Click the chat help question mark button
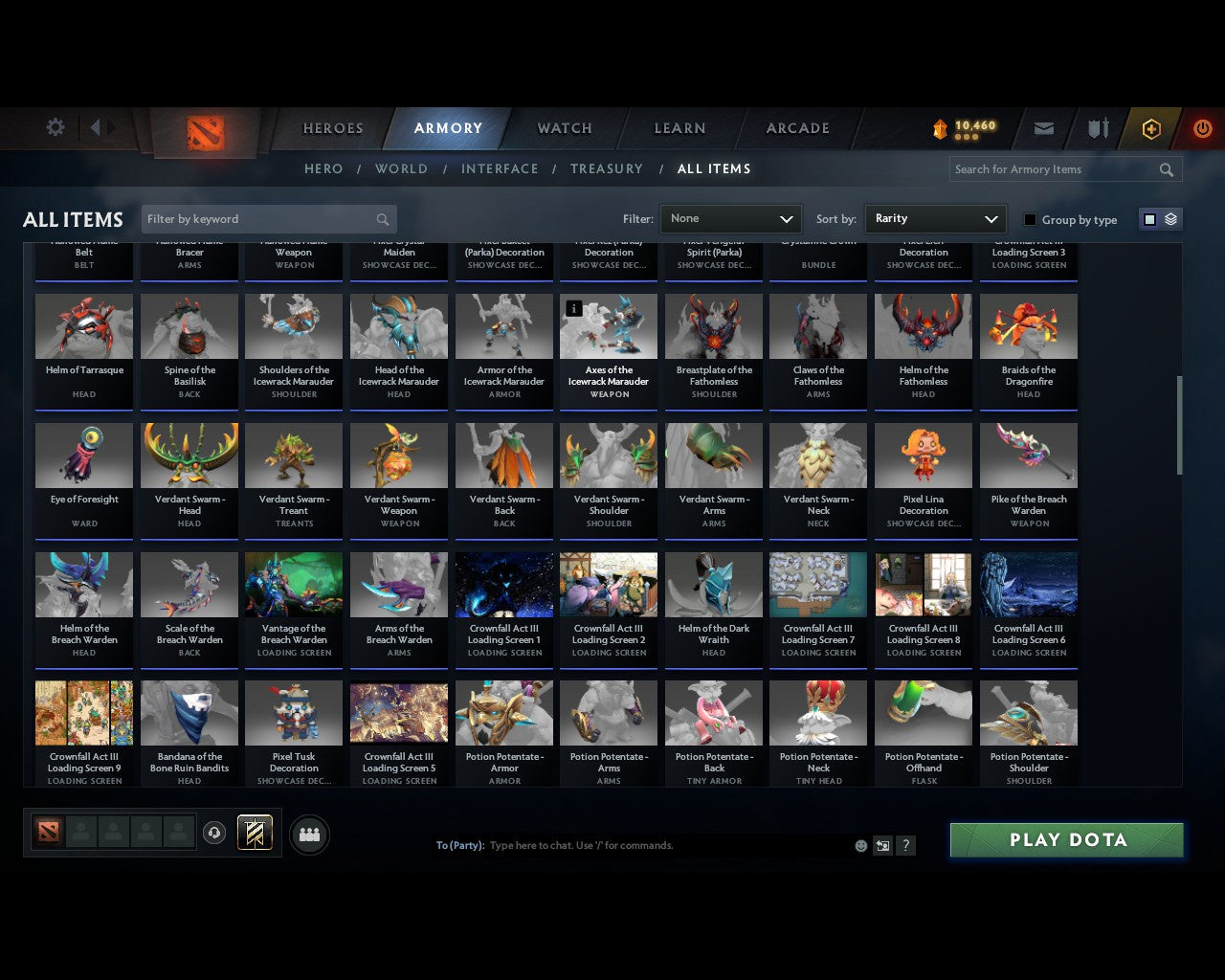 (x=905, y=845)
